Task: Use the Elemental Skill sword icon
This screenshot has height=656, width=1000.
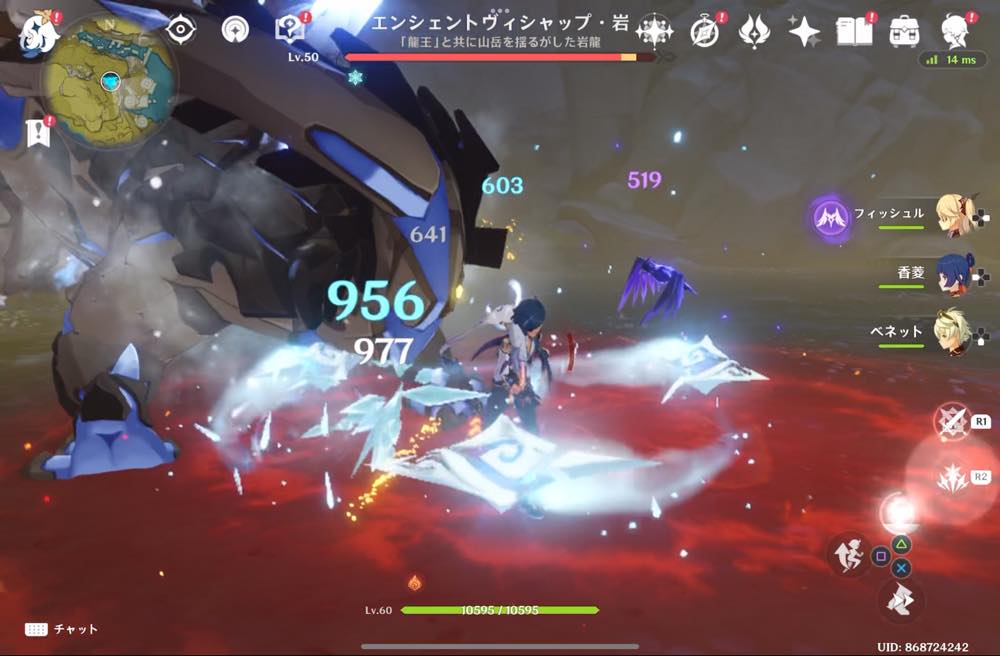Action: 951,422
